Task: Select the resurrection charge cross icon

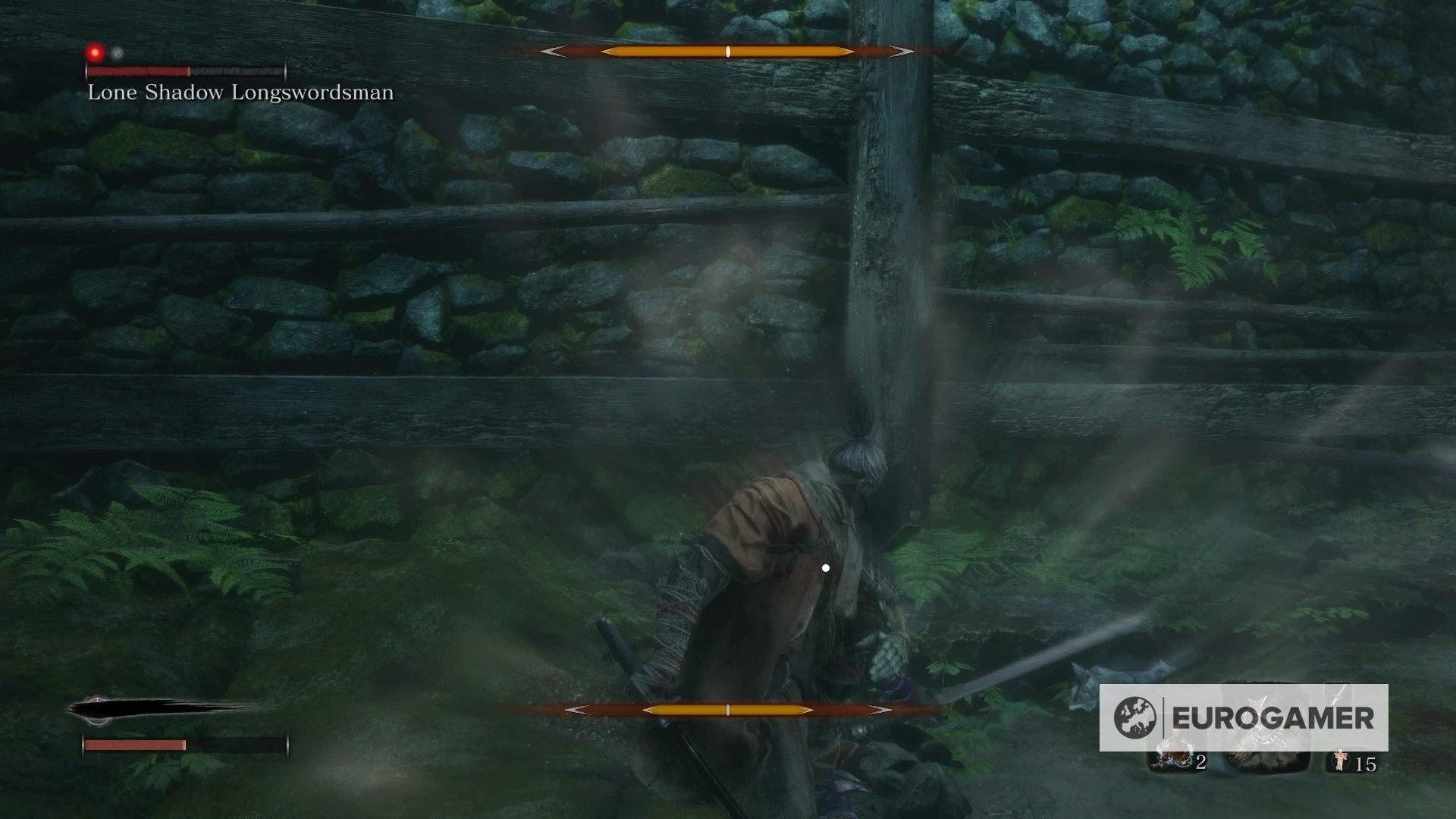Action: [x=1341, y=761]
